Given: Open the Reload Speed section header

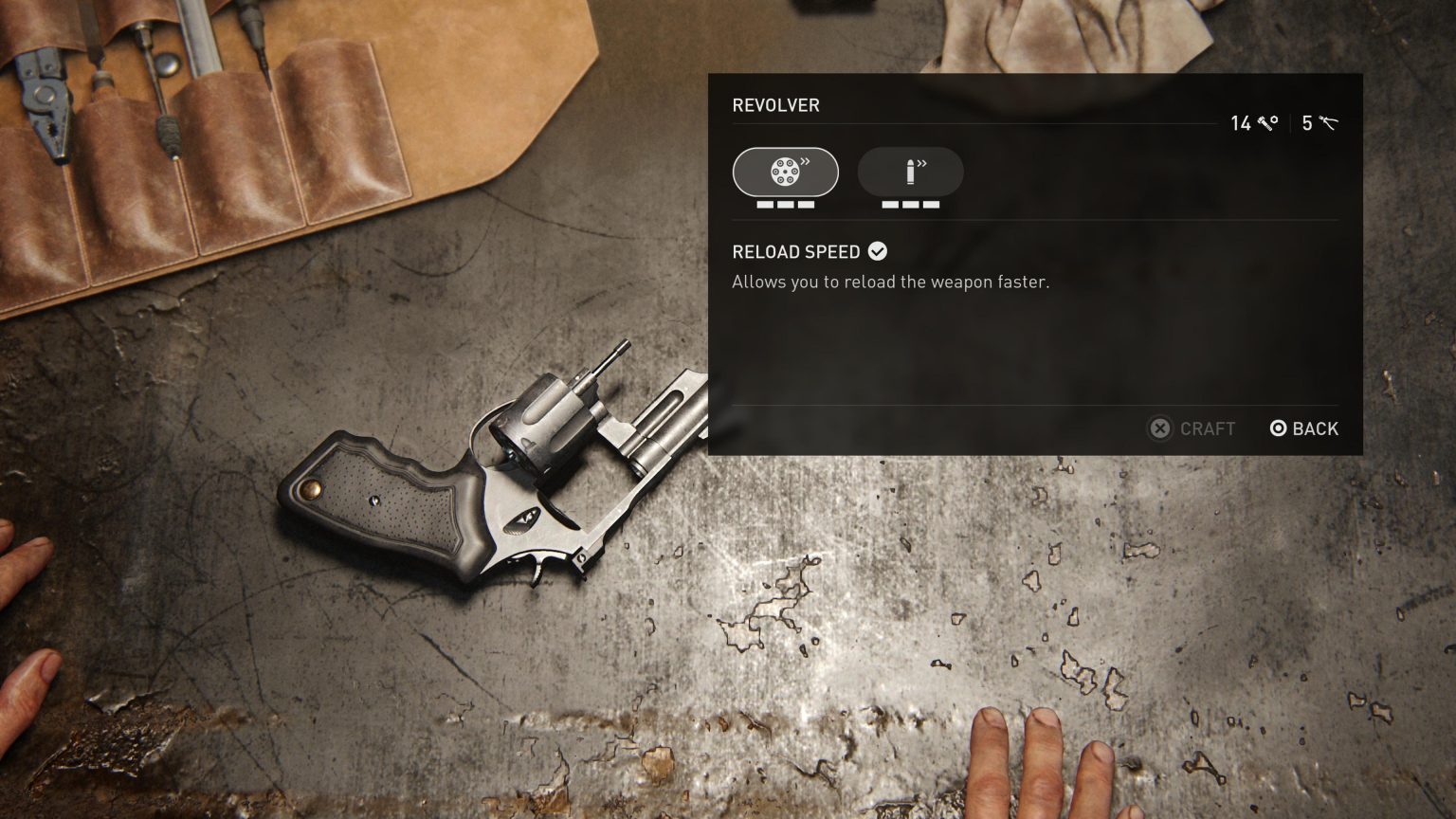Looking at the screenshot, I should click(798, 252).
